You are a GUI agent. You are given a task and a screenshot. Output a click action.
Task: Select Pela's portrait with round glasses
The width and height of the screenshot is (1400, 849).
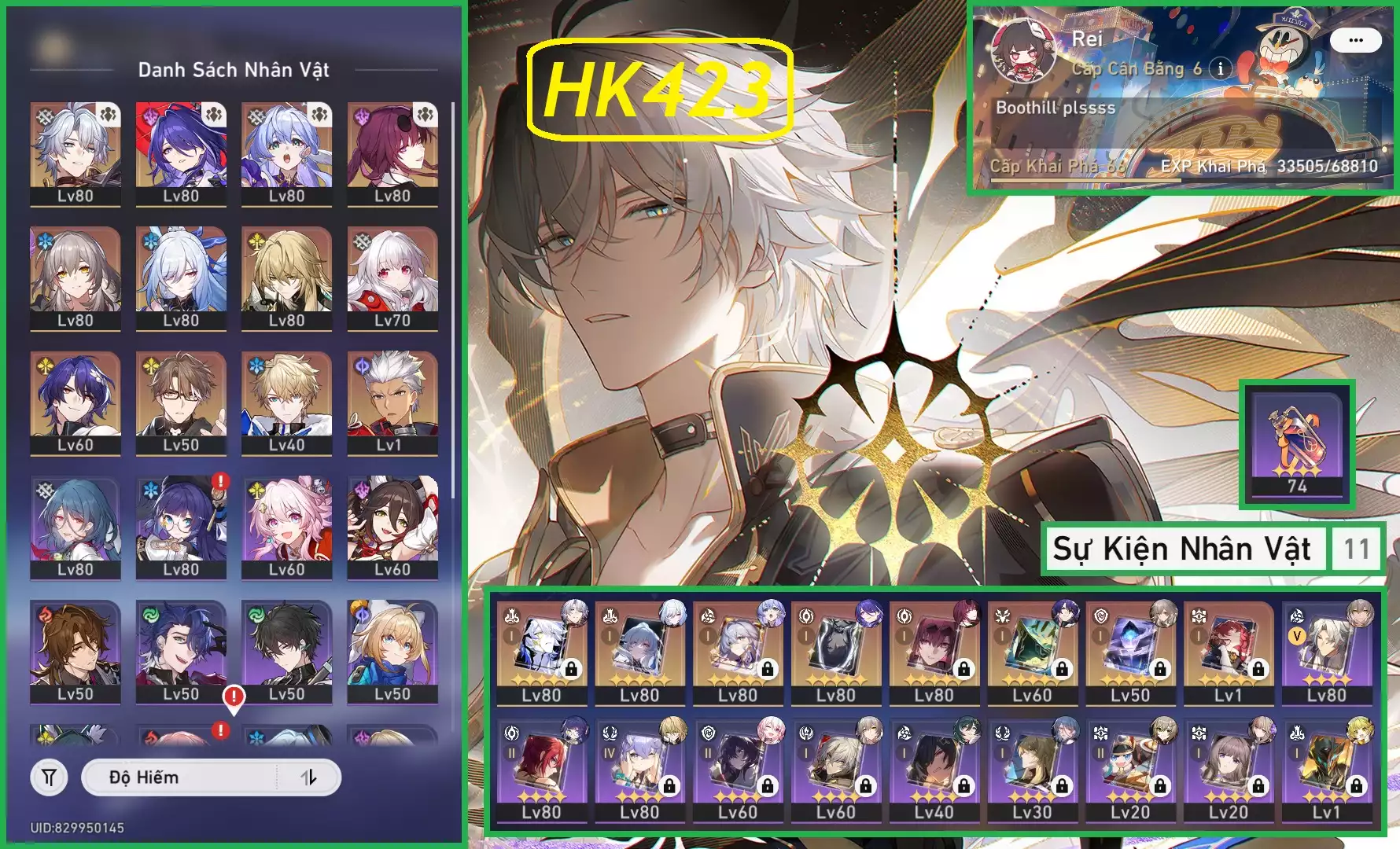pos(181,527)
